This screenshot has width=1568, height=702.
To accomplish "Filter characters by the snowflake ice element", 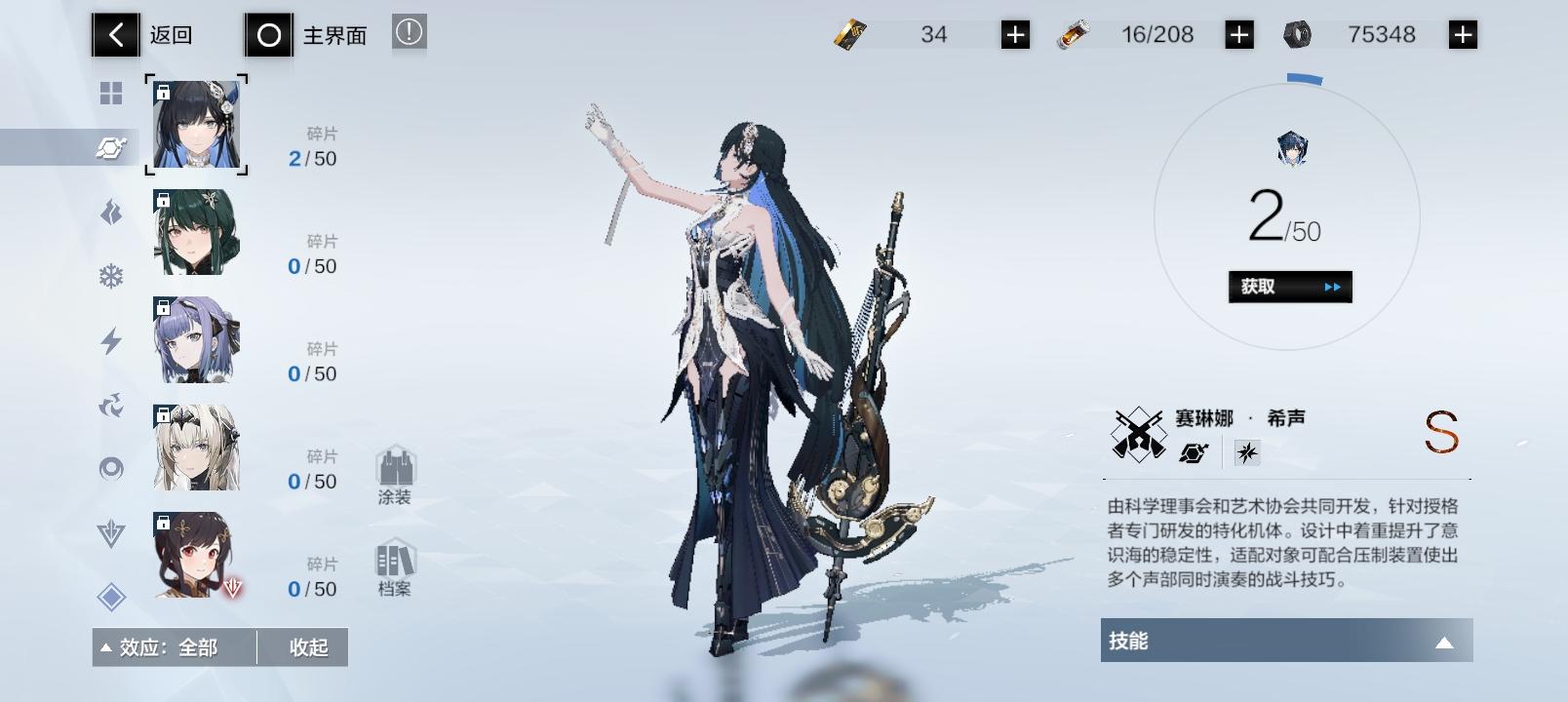I will (112, 276).
